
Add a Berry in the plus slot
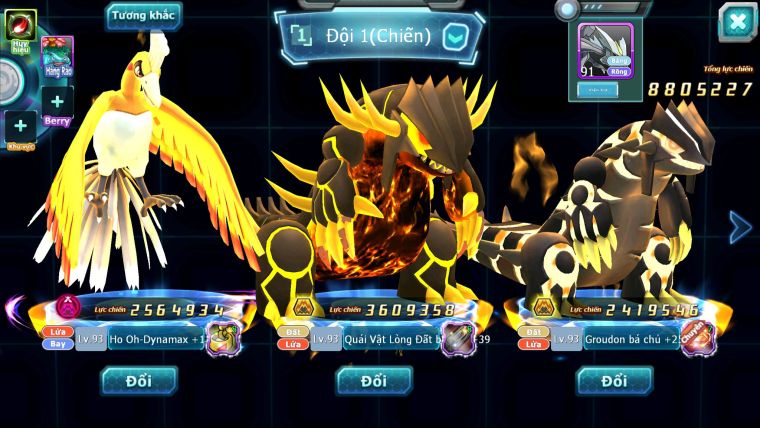click(x=57, y=101)
